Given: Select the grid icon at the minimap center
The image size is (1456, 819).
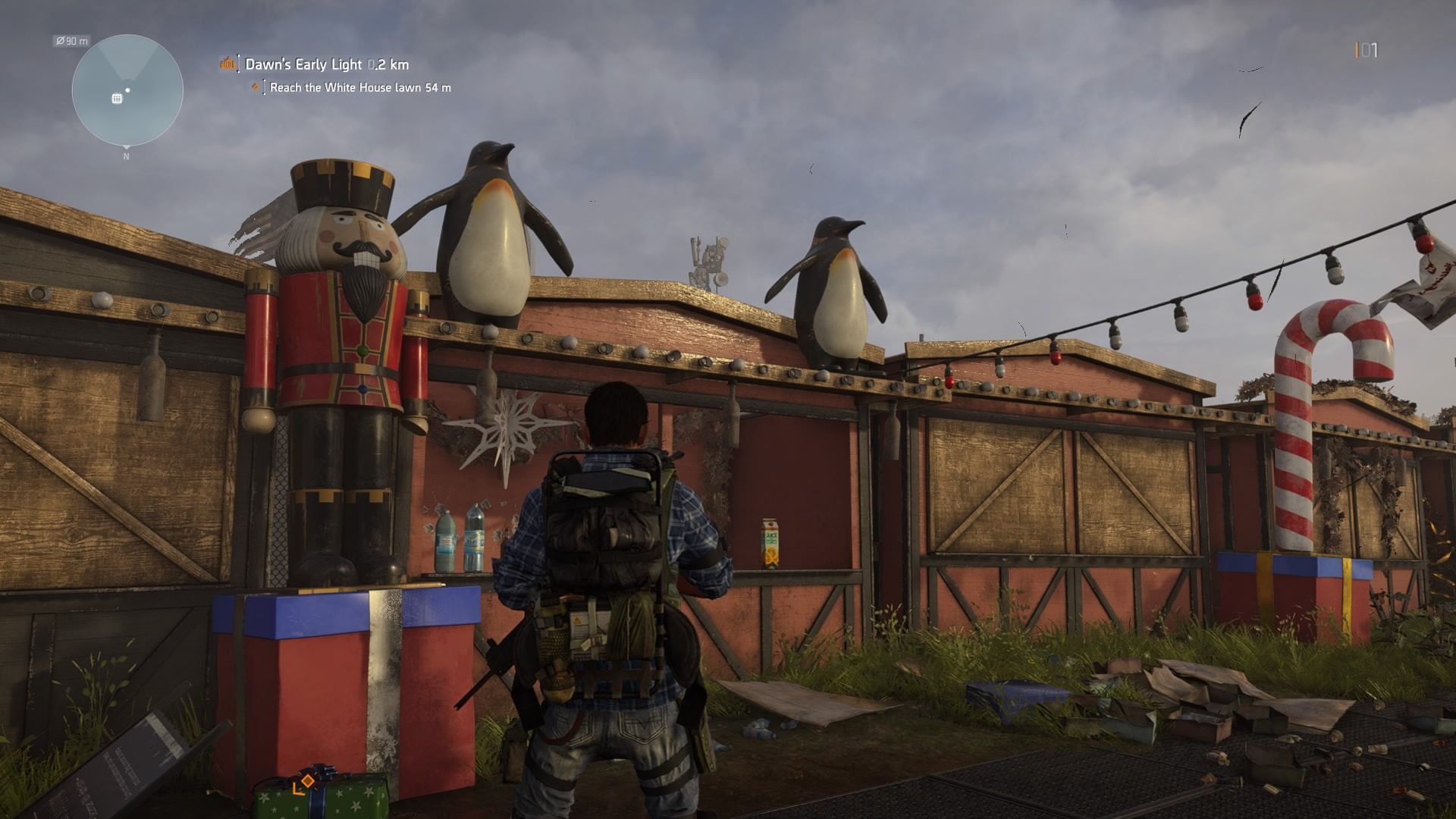Looking at the screenshot, I should click(115, 99).
